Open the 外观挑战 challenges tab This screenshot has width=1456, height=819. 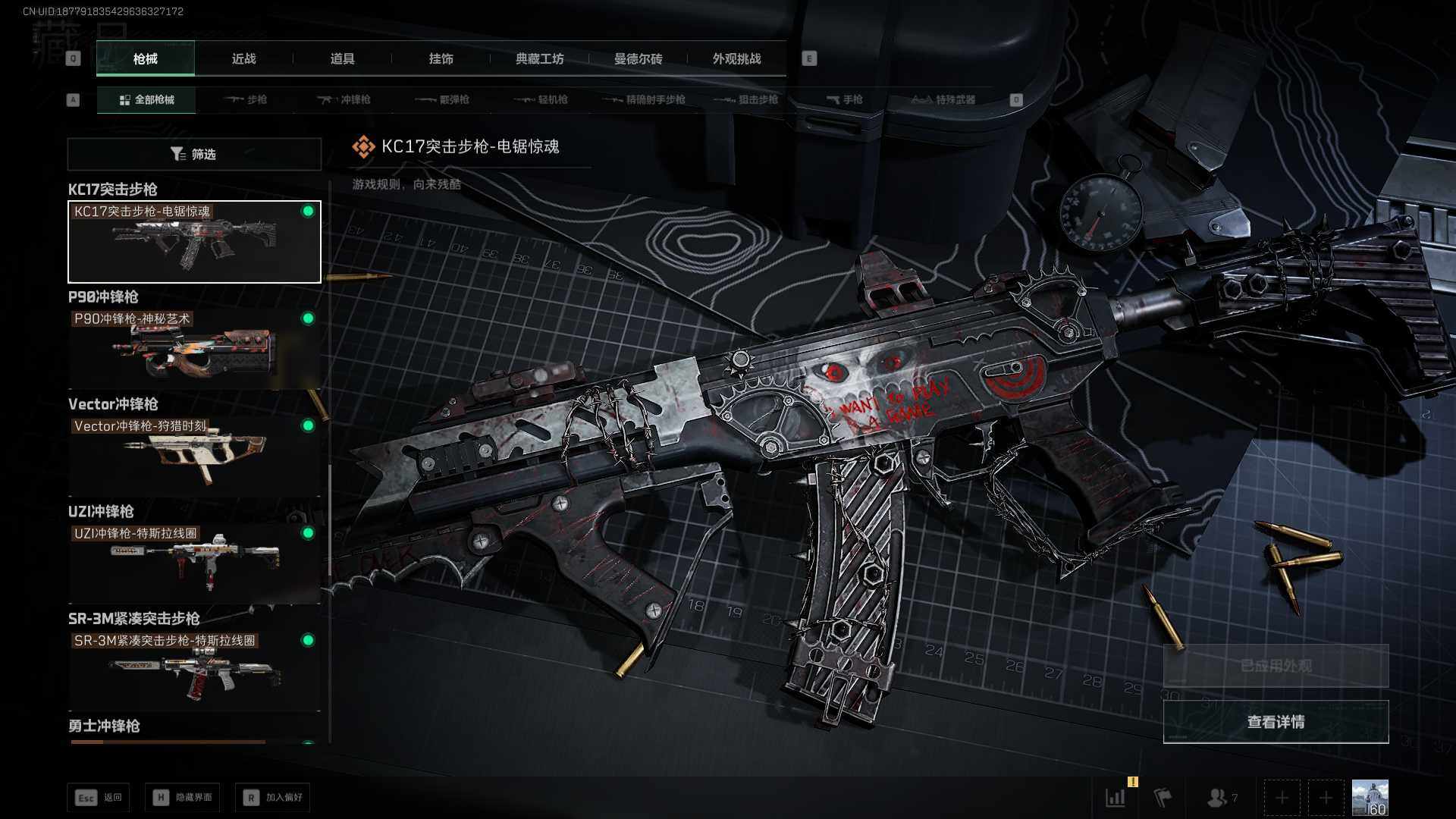[x=736, y=58]
